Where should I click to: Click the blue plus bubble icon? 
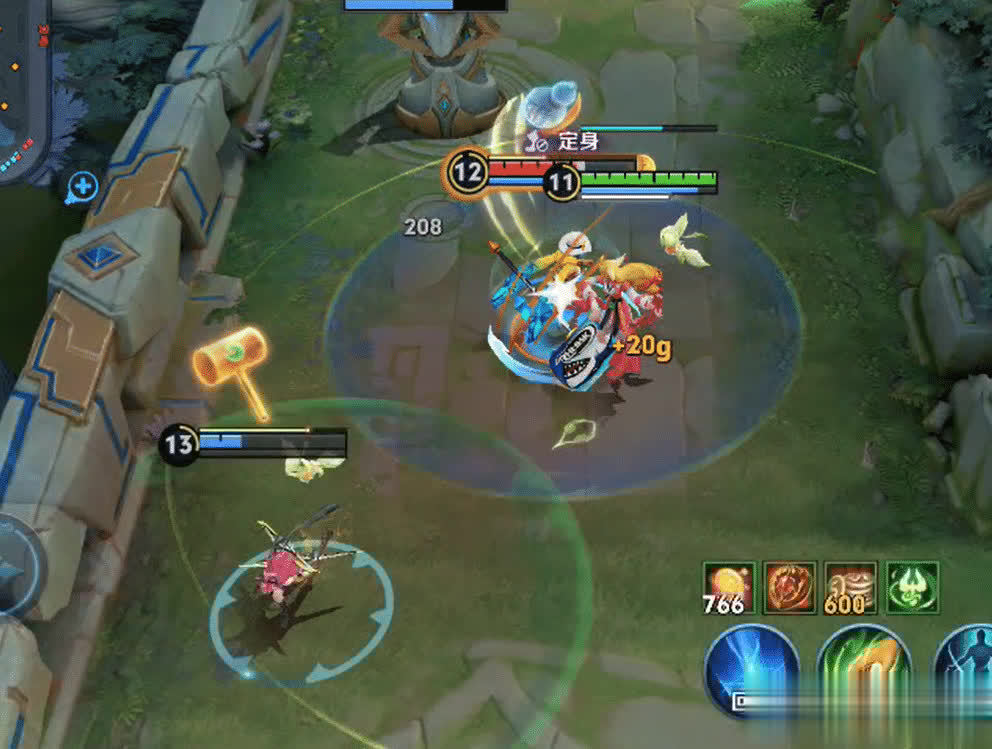[x=82, y=186]
